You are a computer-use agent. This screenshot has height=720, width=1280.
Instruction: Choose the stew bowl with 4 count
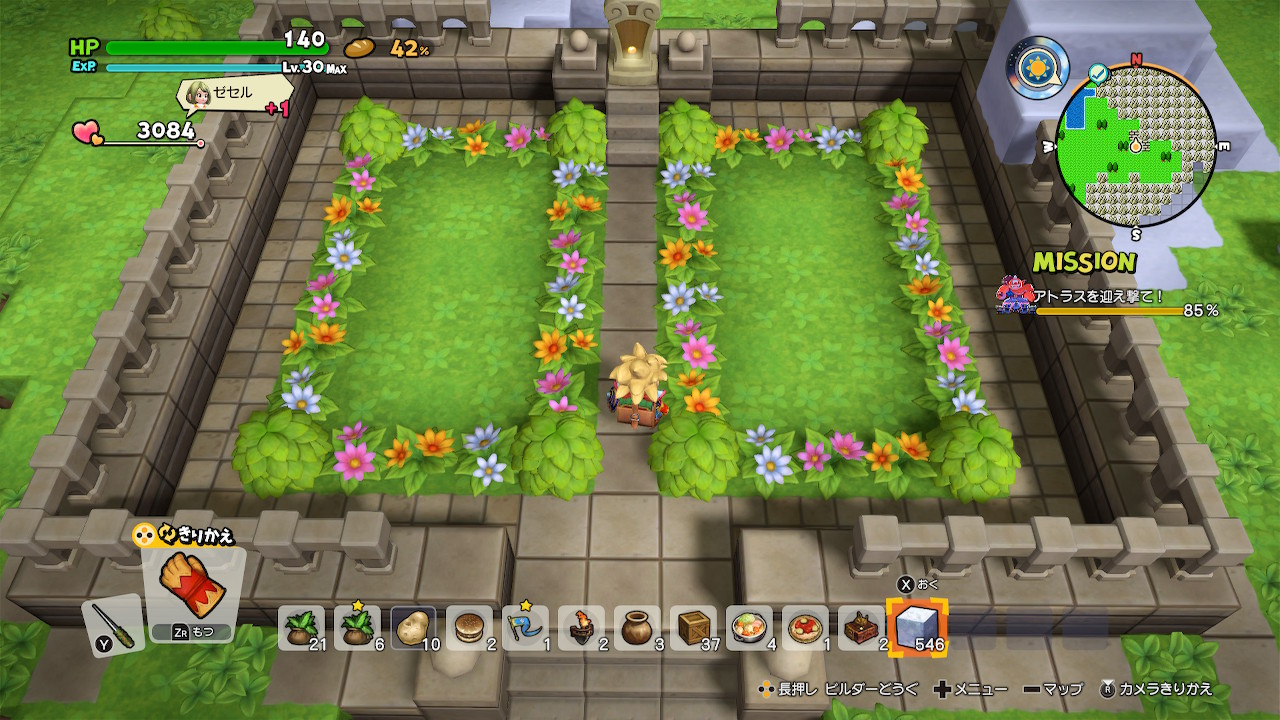[x=749, y=629]
